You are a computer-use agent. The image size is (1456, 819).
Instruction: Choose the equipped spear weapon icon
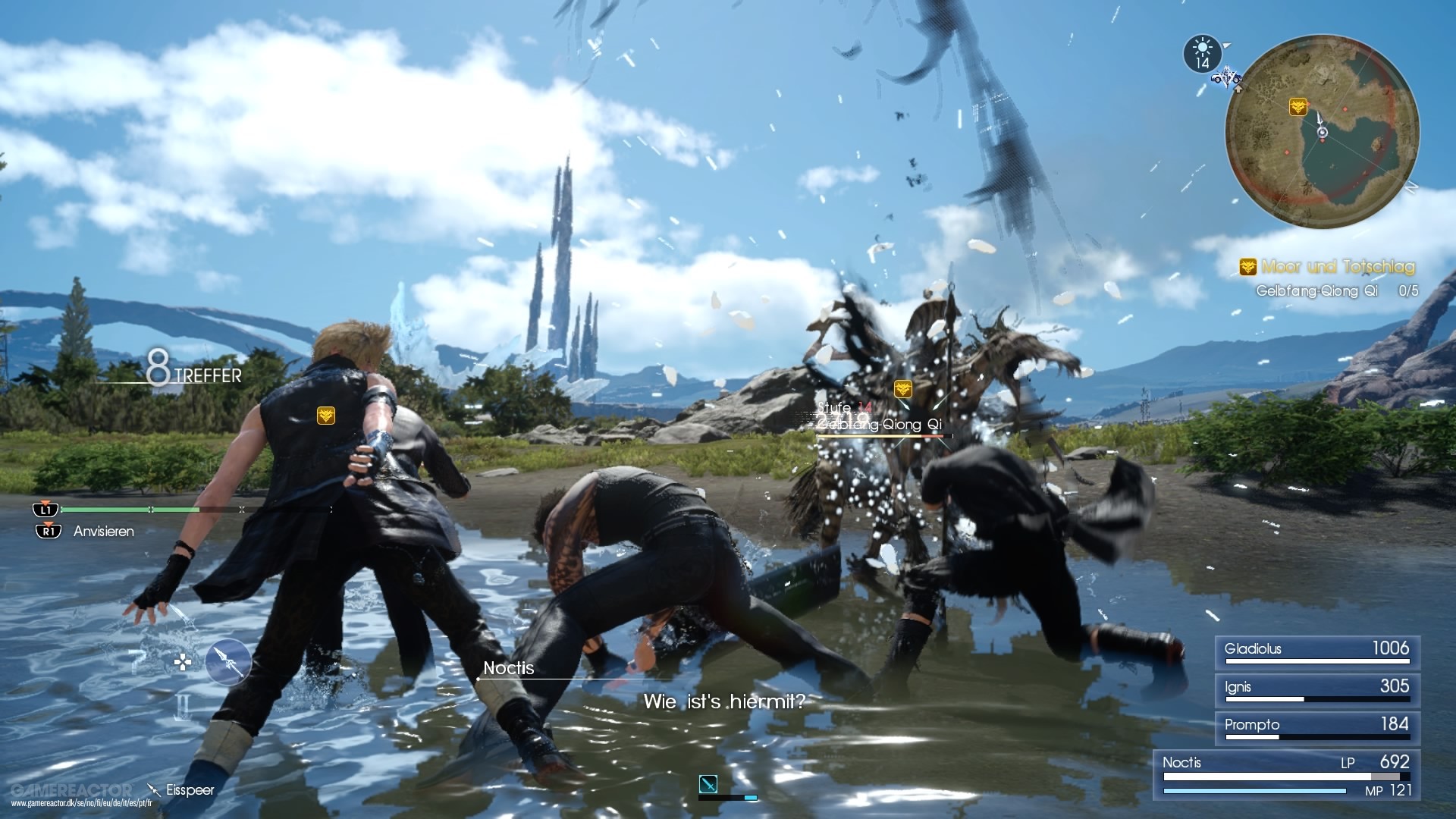click(228, 663)
